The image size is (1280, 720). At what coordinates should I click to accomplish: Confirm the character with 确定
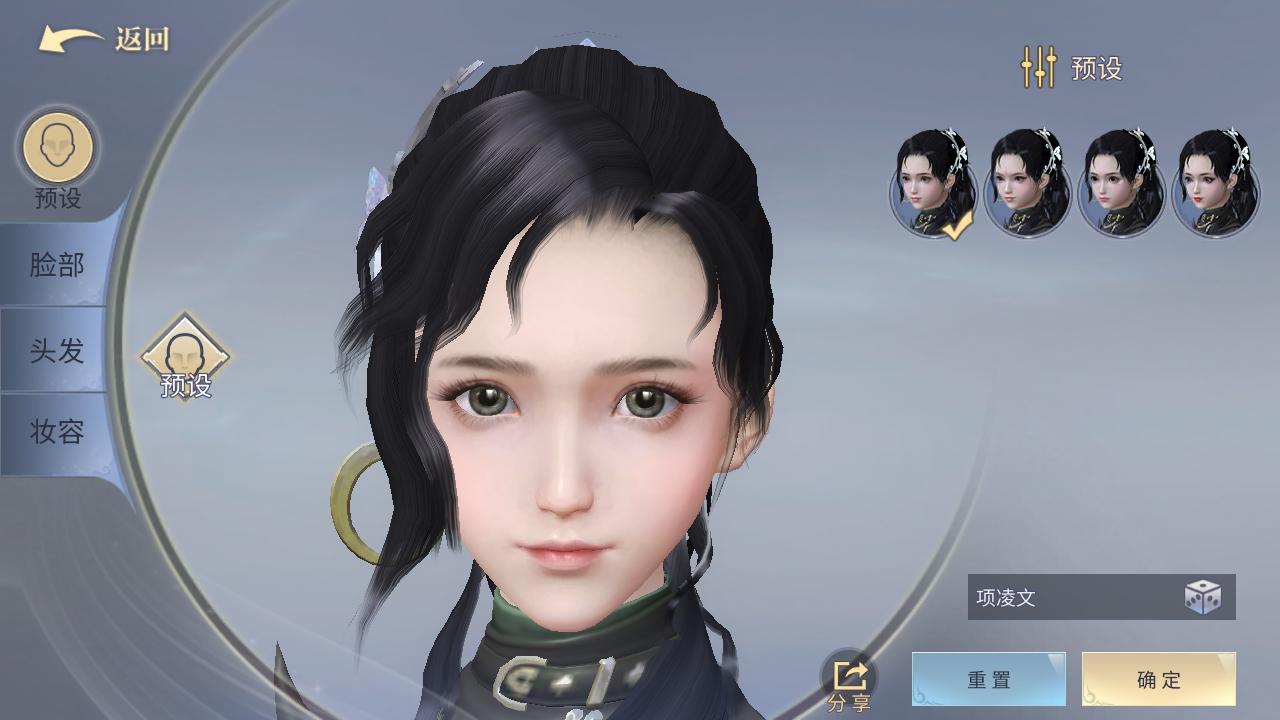(1158, 680)
